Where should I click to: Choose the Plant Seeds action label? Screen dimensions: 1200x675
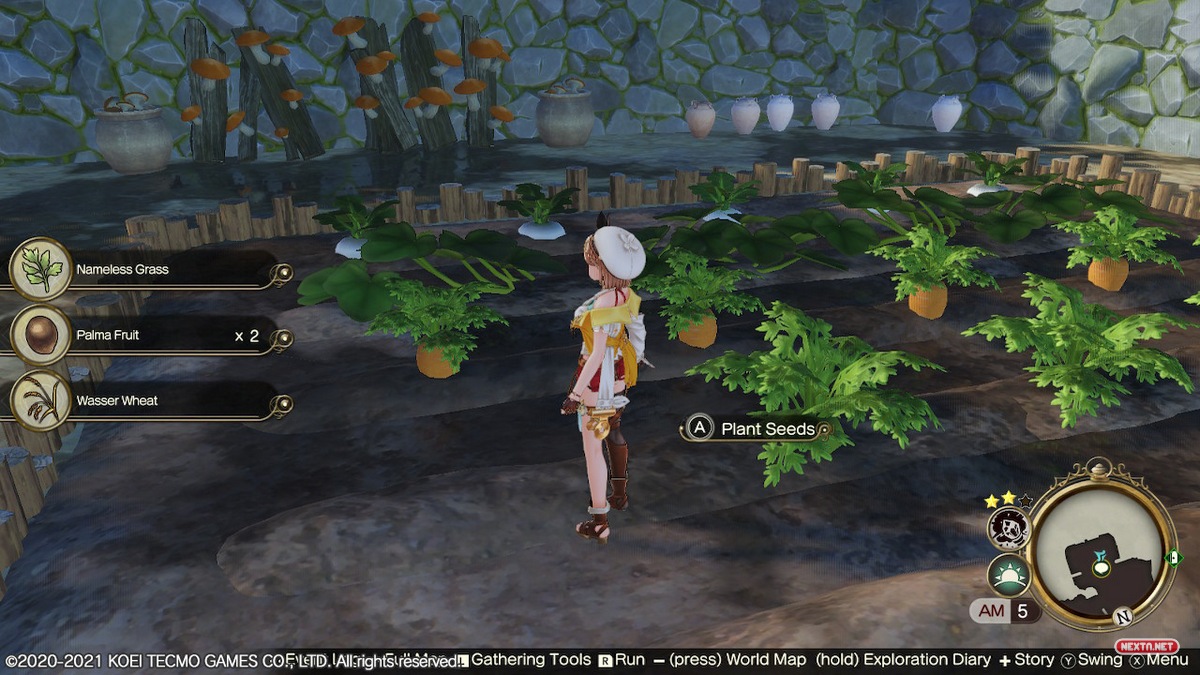coord(767,429)
